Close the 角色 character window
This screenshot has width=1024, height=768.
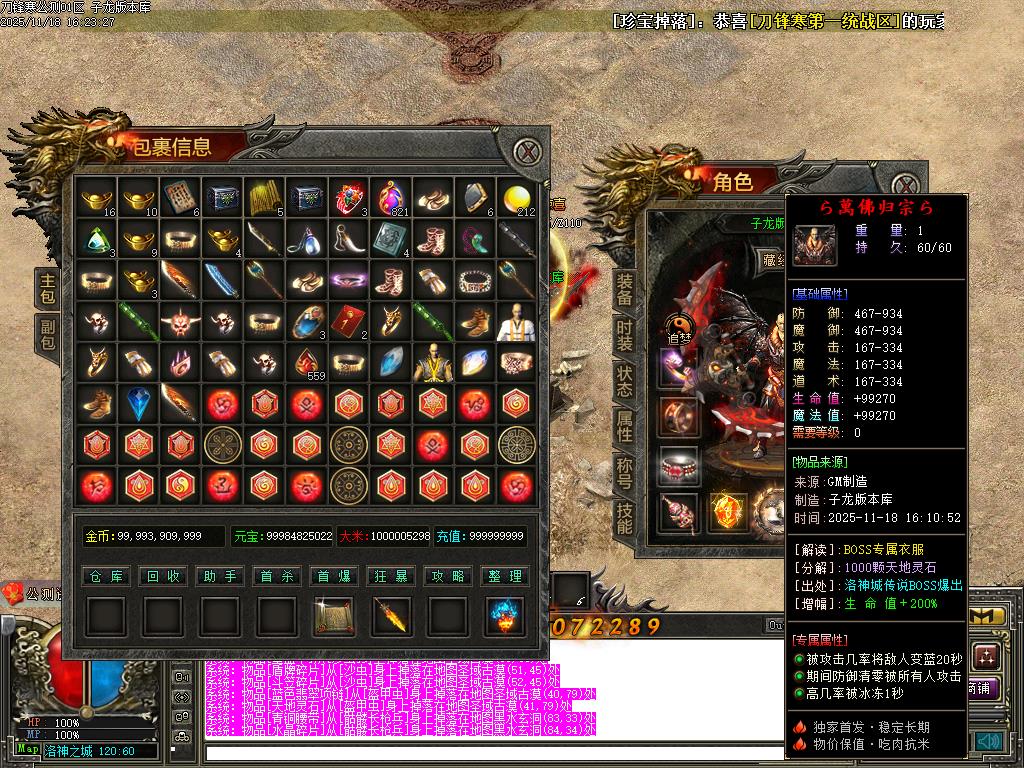pyautogui.click(x=906, y=187)
